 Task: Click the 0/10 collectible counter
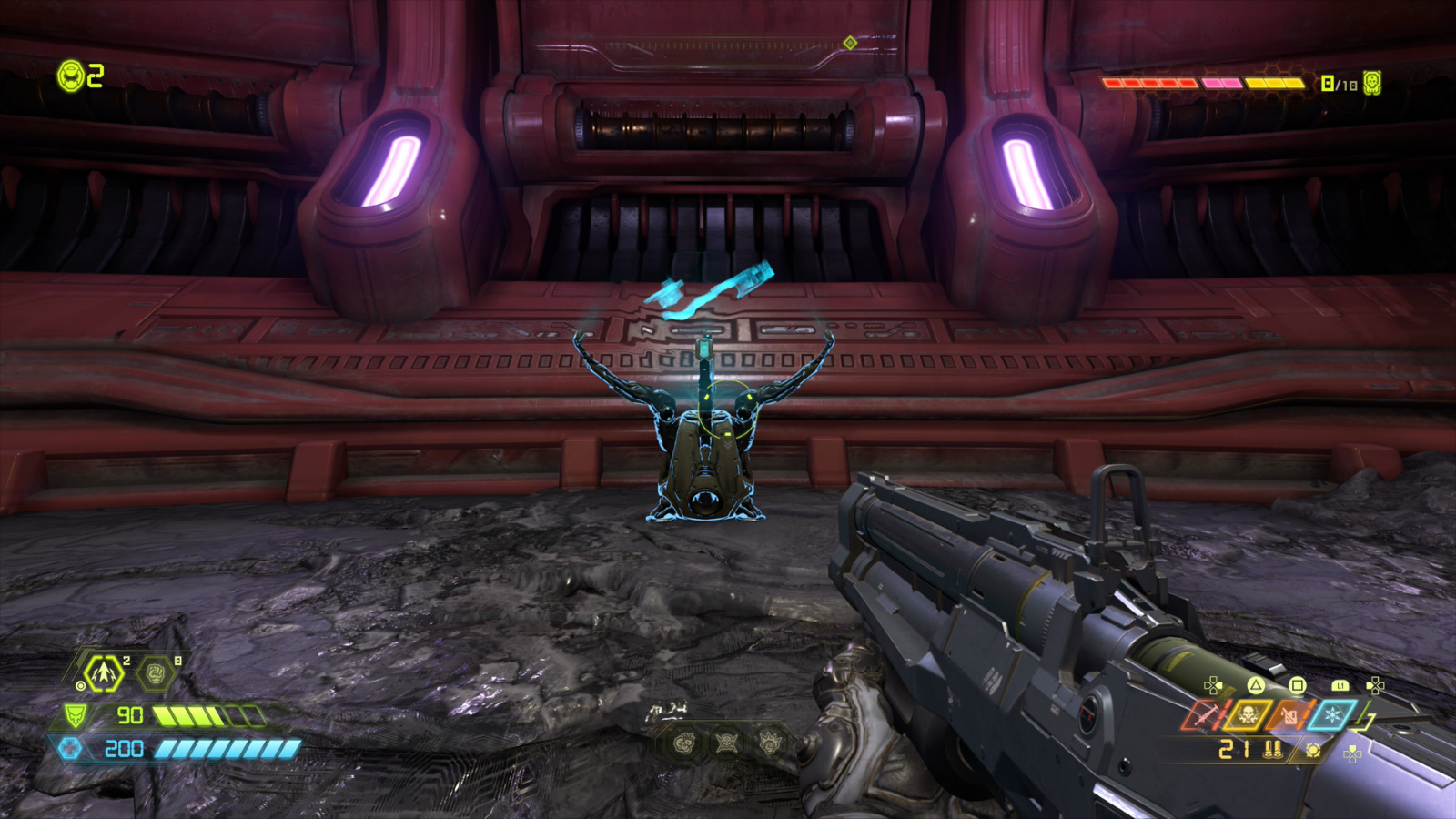[x=1338, y=83]
